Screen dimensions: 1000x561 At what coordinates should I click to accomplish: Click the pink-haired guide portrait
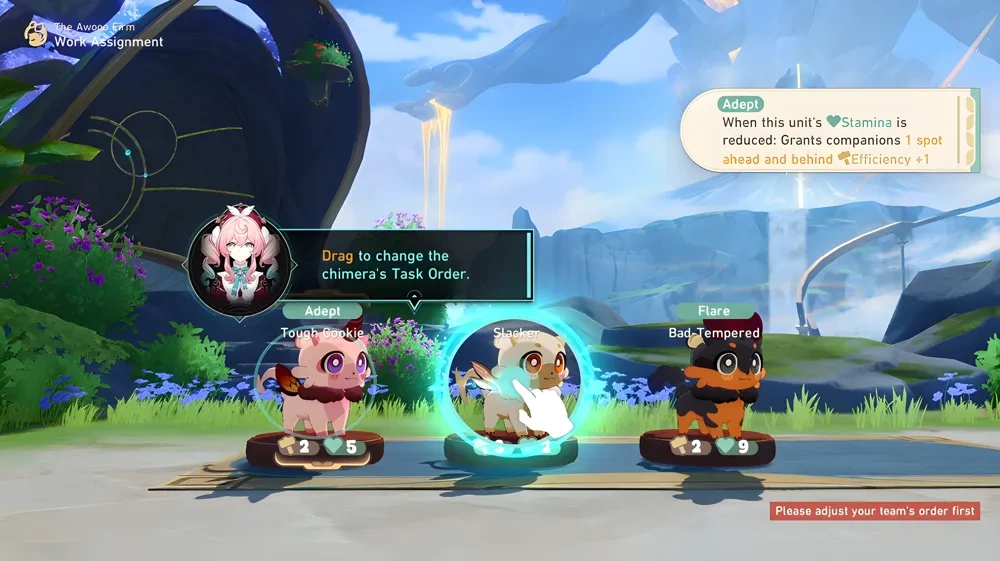[x=239, y=264]
